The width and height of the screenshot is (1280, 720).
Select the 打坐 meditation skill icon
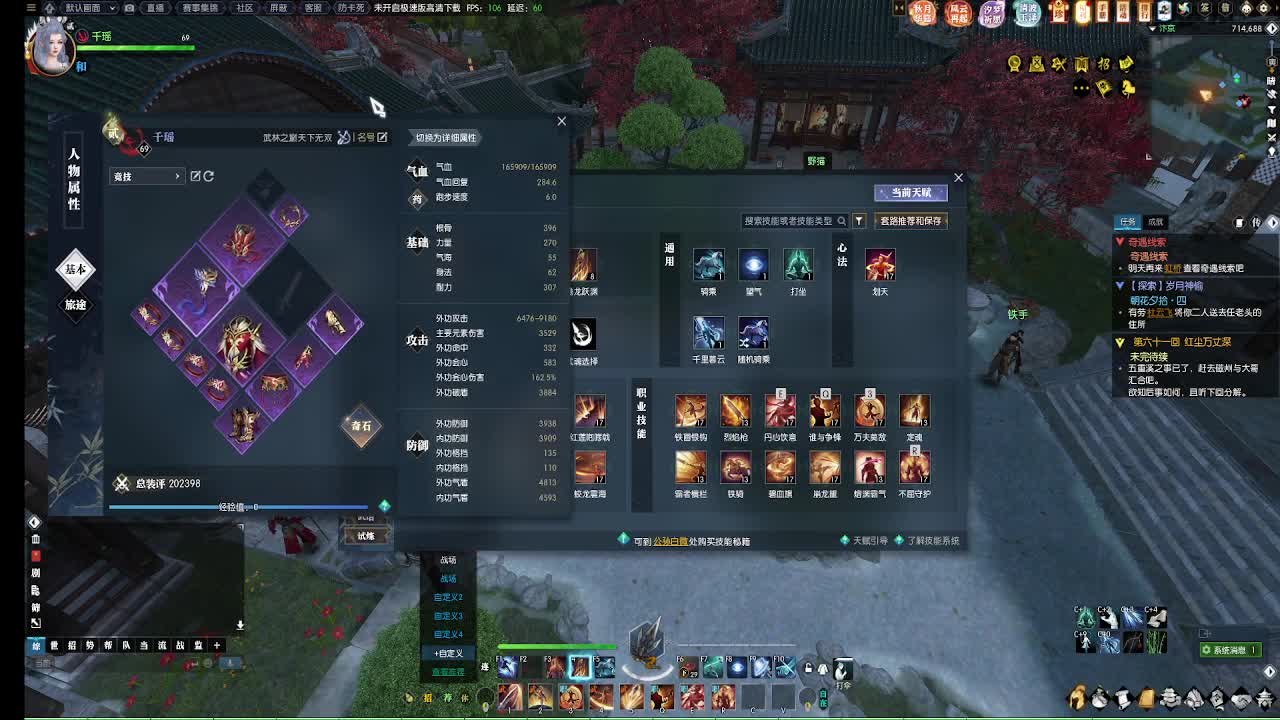(797, 265)
